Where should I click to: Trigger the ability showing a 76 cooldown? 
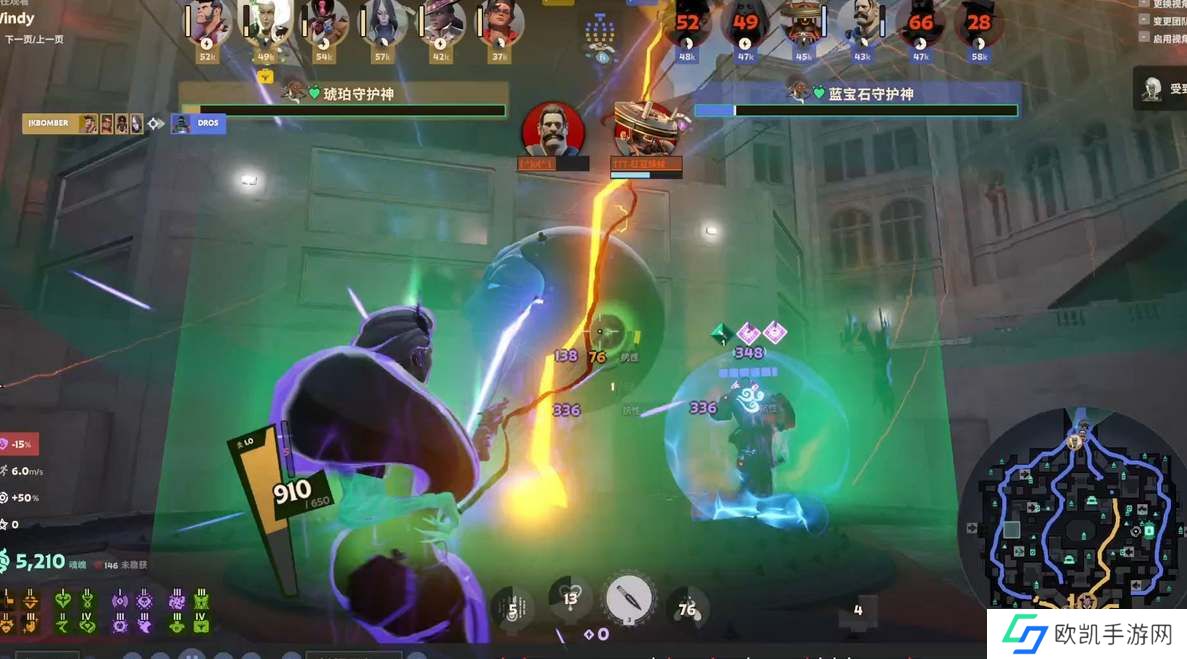click(x=687, y=607)
